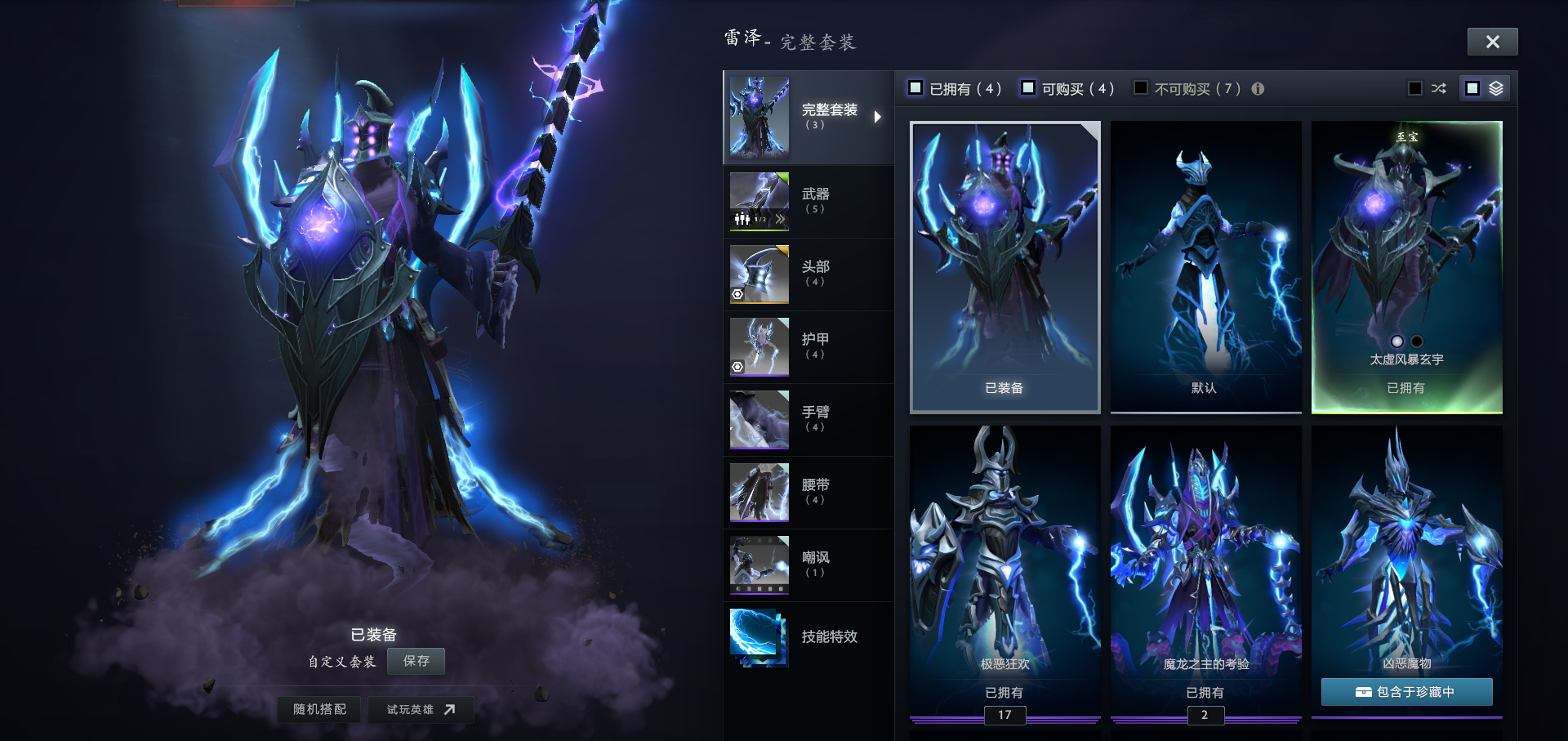Select the 技能特效 ability effects category
The height and width of the screenshot is (741, 1568).
click(x=808, y=636)
